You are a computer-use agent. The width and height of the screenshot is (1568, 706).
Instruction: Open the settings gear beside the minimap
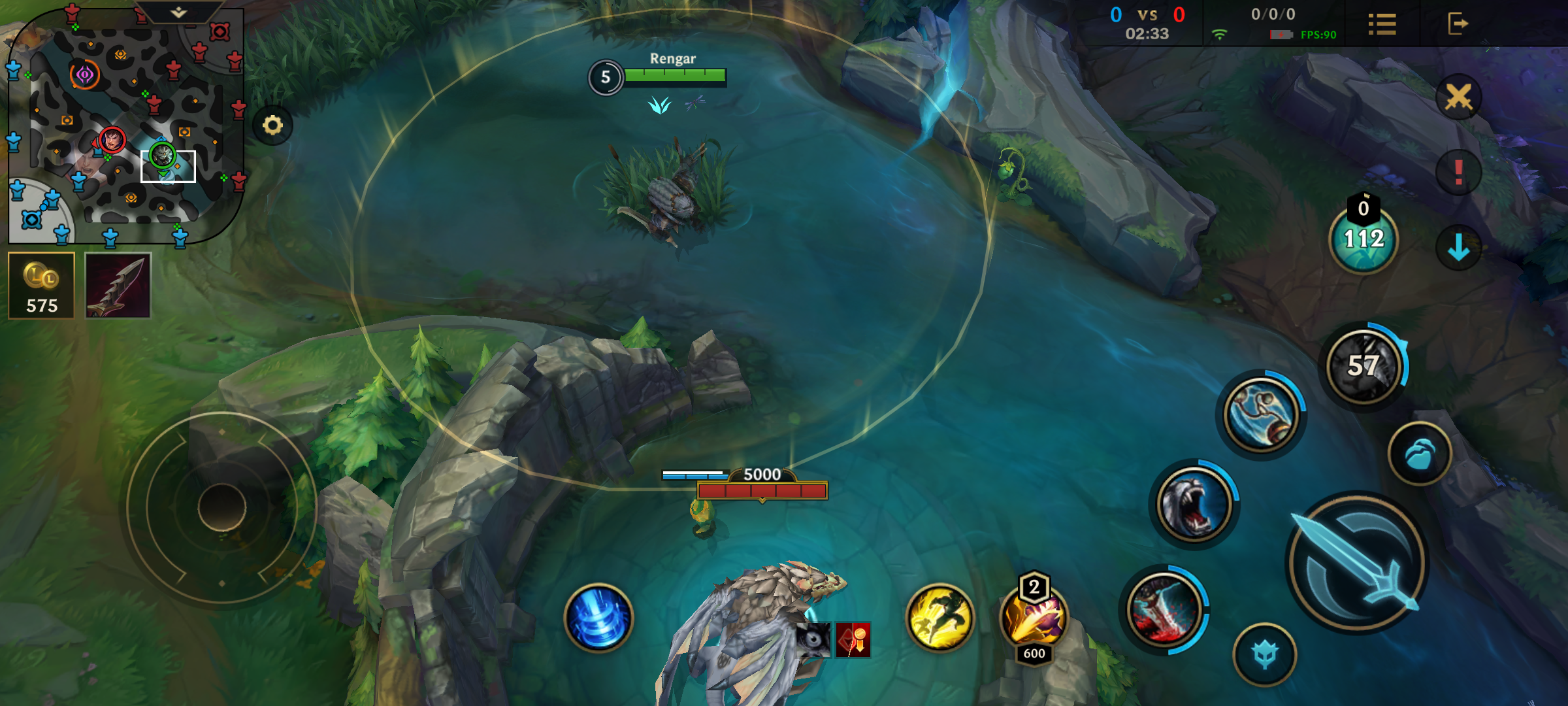(x=273, y=124)
